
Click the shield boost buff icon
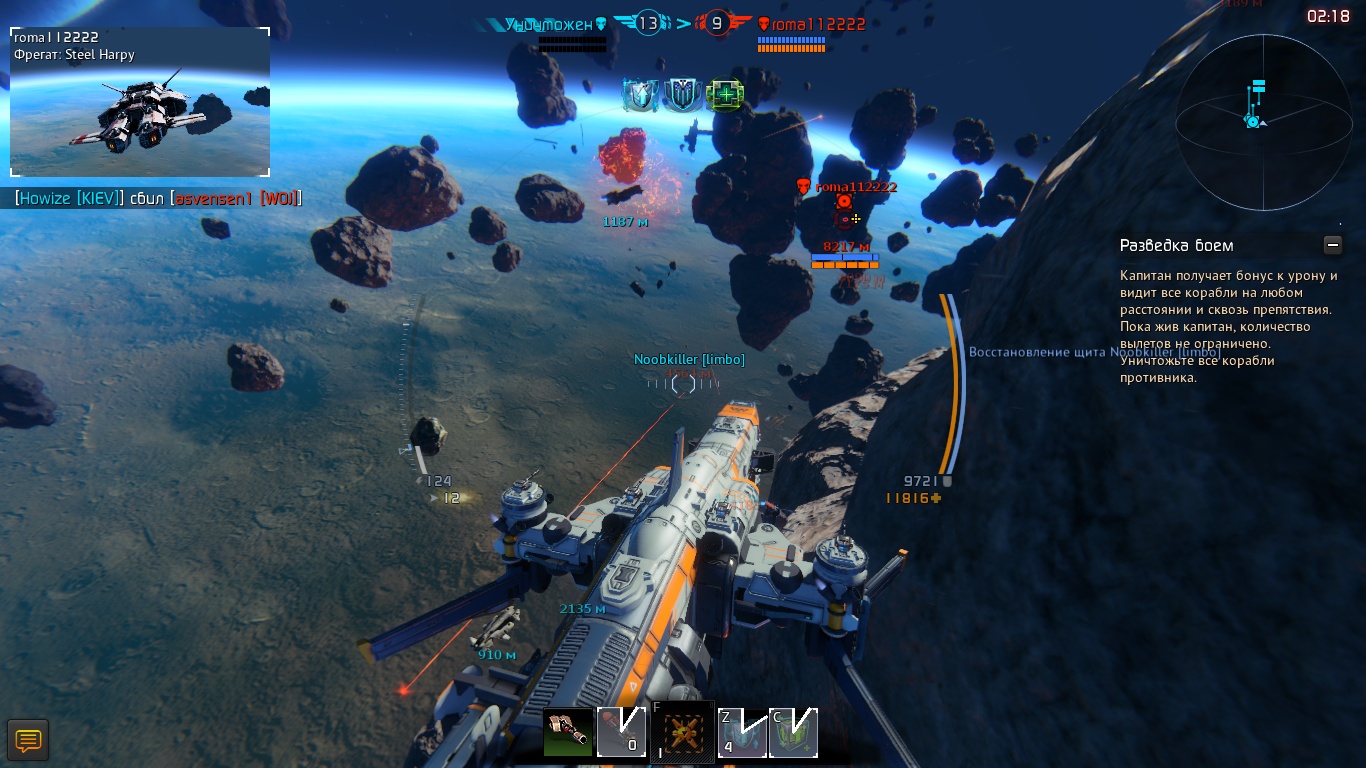coord(640,95)
